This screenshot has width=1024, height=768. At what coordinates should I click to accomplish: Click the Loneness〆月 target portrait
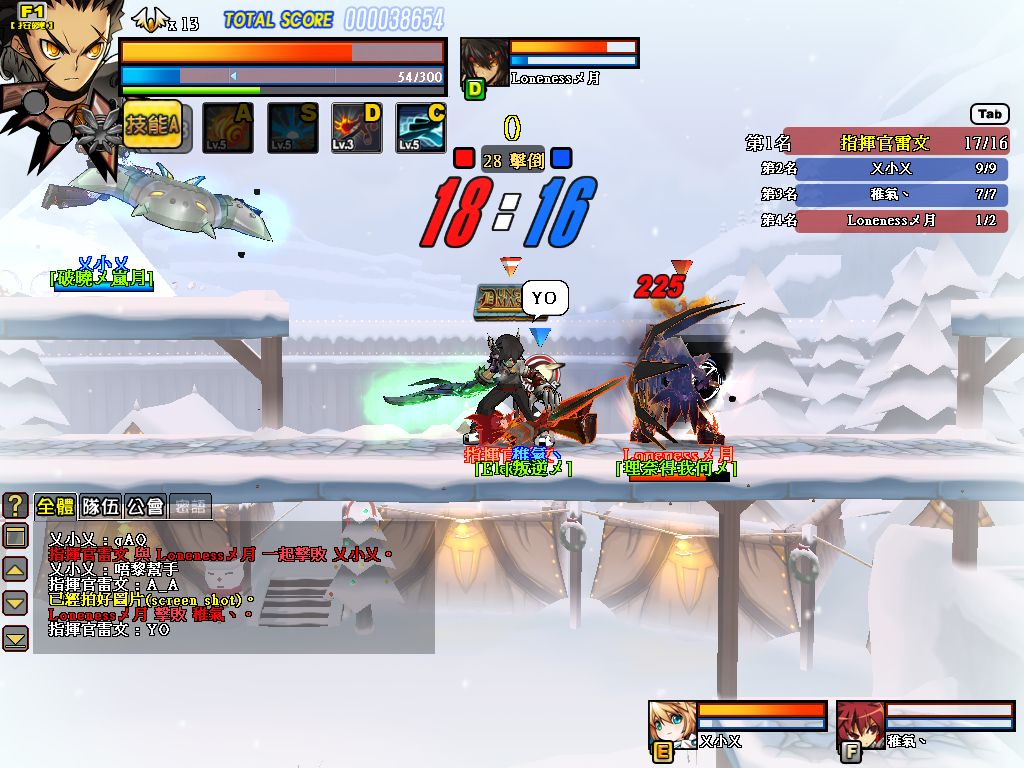(x=484, y=62)
